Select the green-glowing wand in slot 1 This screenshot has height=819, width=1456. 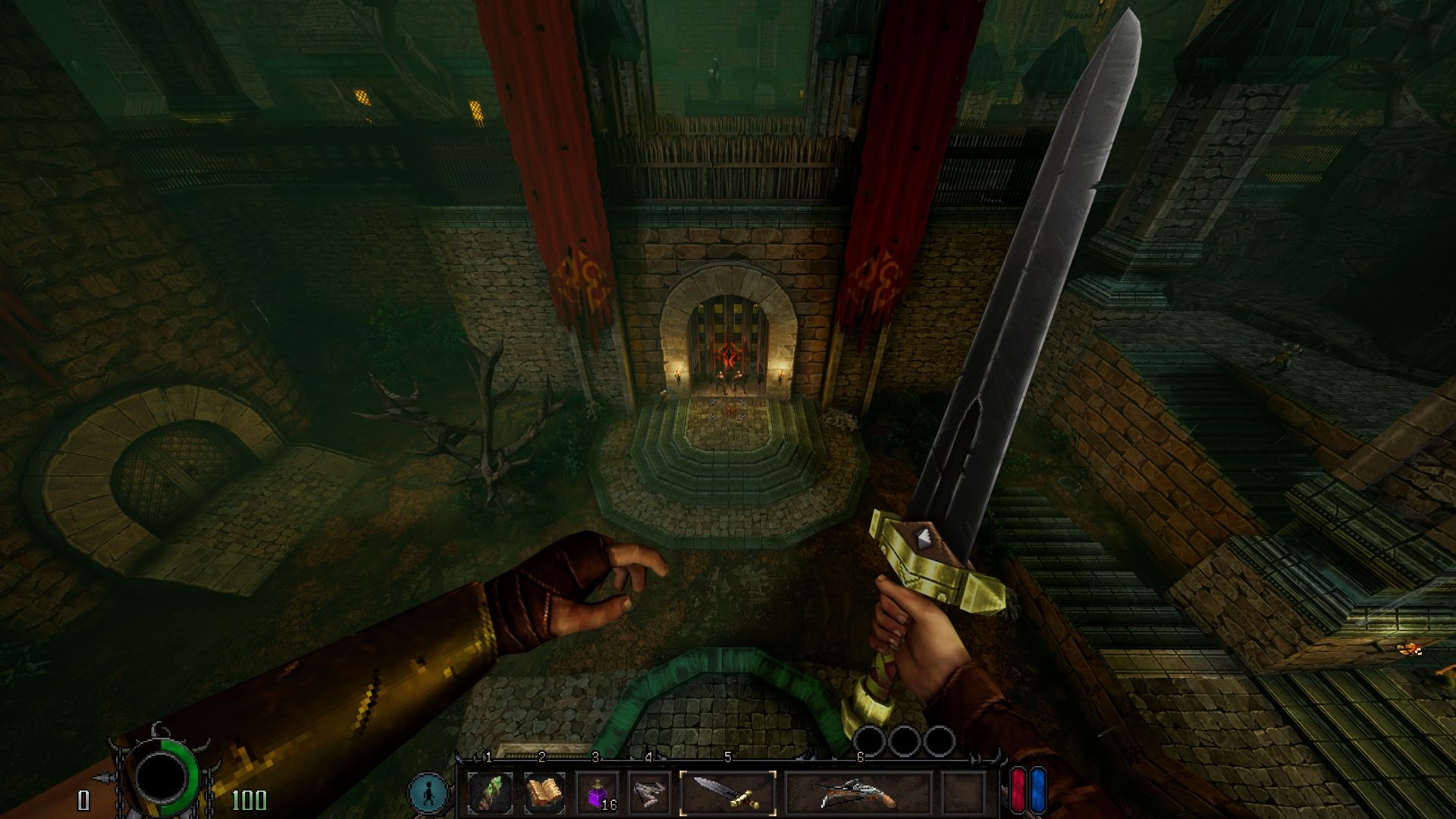489,793
